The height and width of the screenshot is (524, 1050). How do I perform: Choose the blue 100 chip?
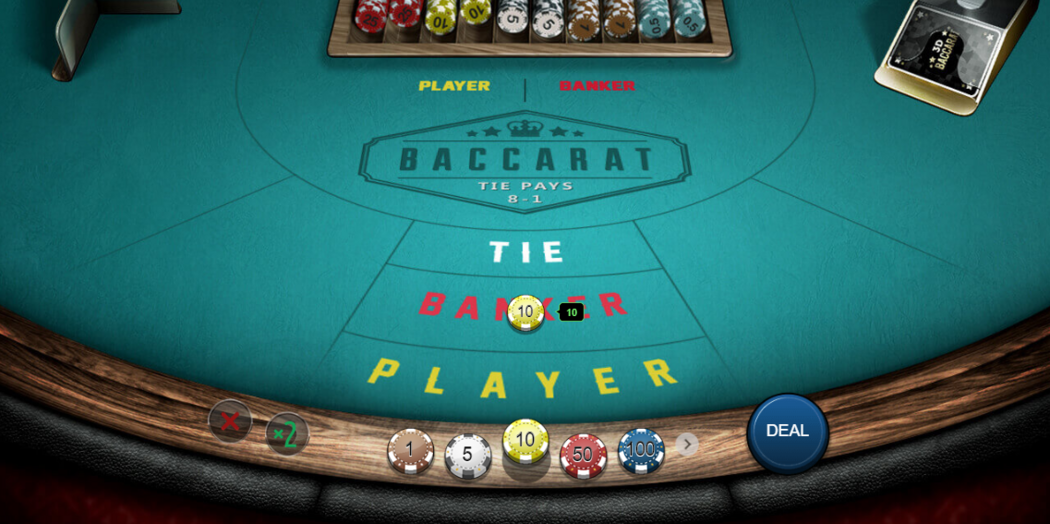coord(640,450)
